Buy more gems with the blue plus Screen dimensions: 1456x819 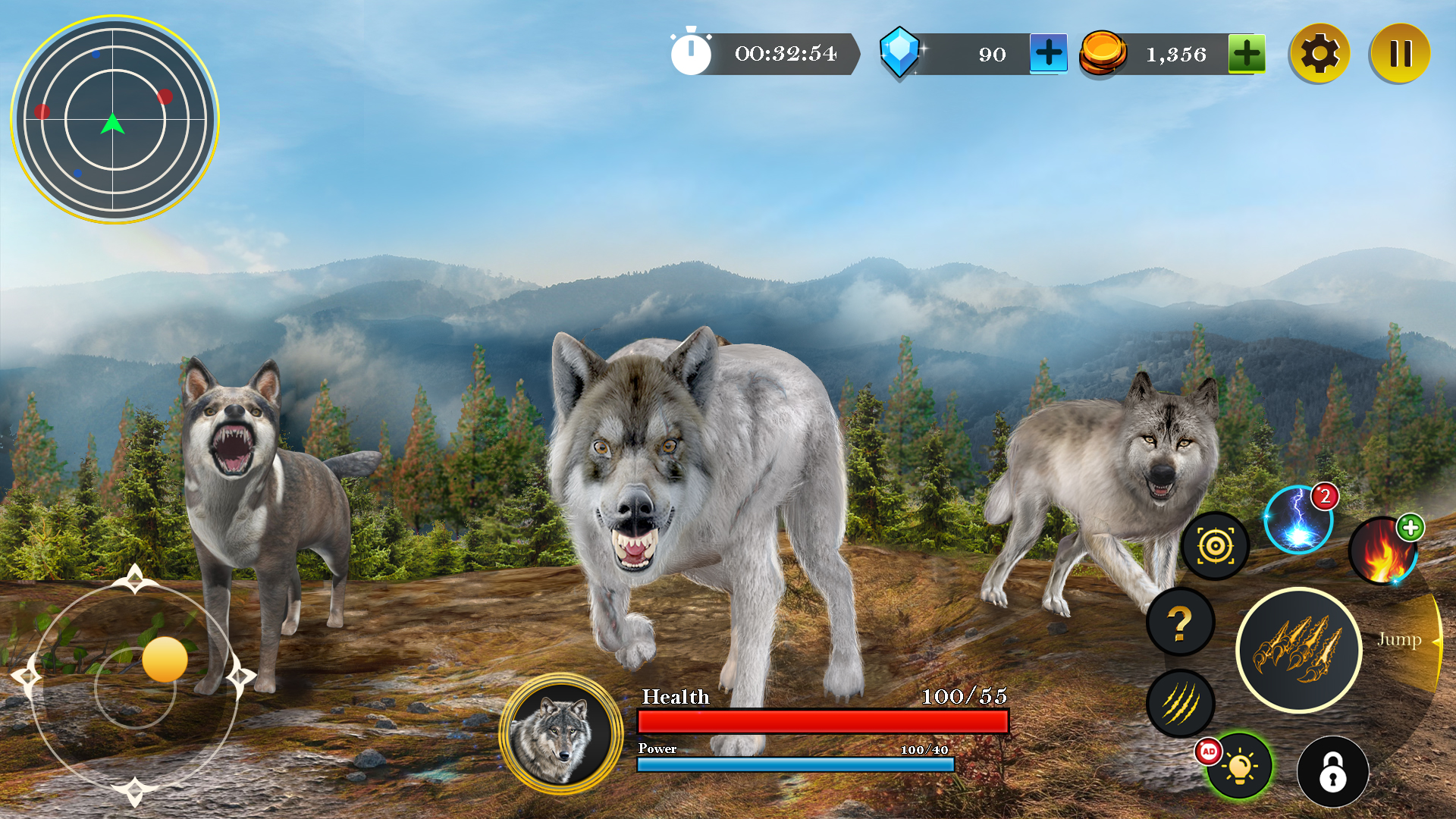coord(1049,53)
